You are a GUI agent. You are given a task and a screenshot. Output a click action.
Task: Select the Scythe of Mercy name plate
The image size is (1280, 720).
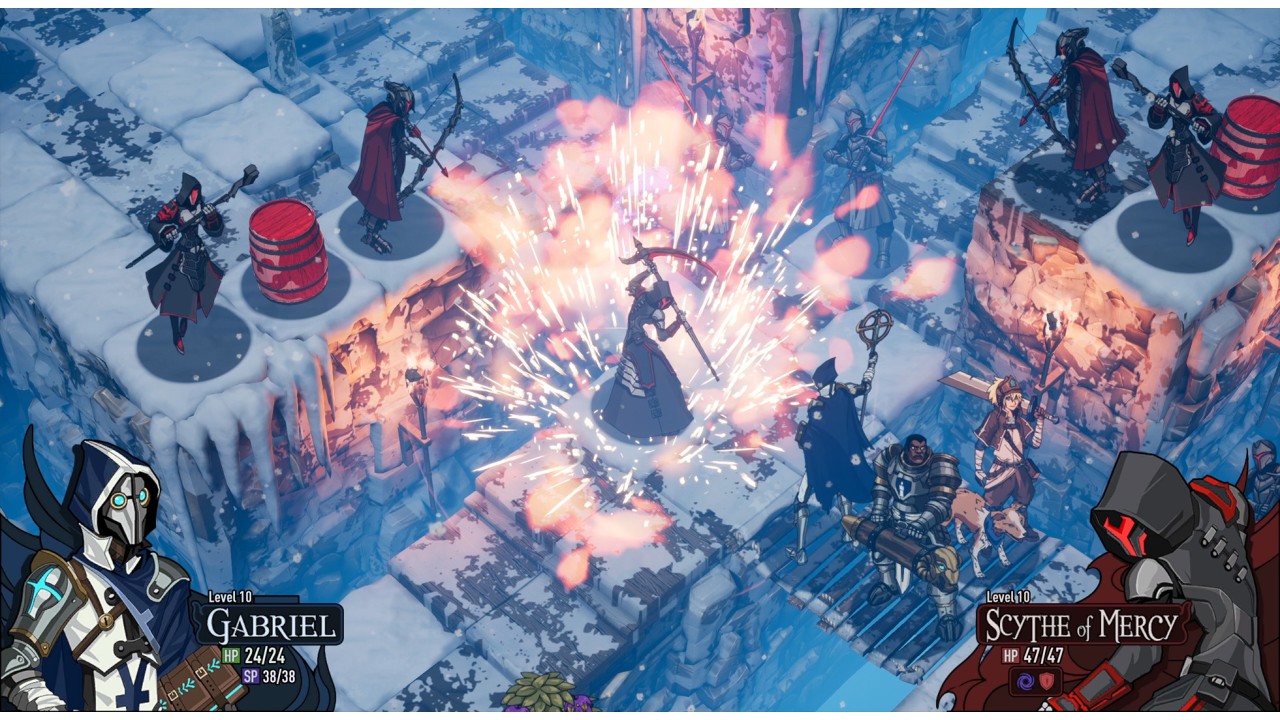tap(1079, 626)
